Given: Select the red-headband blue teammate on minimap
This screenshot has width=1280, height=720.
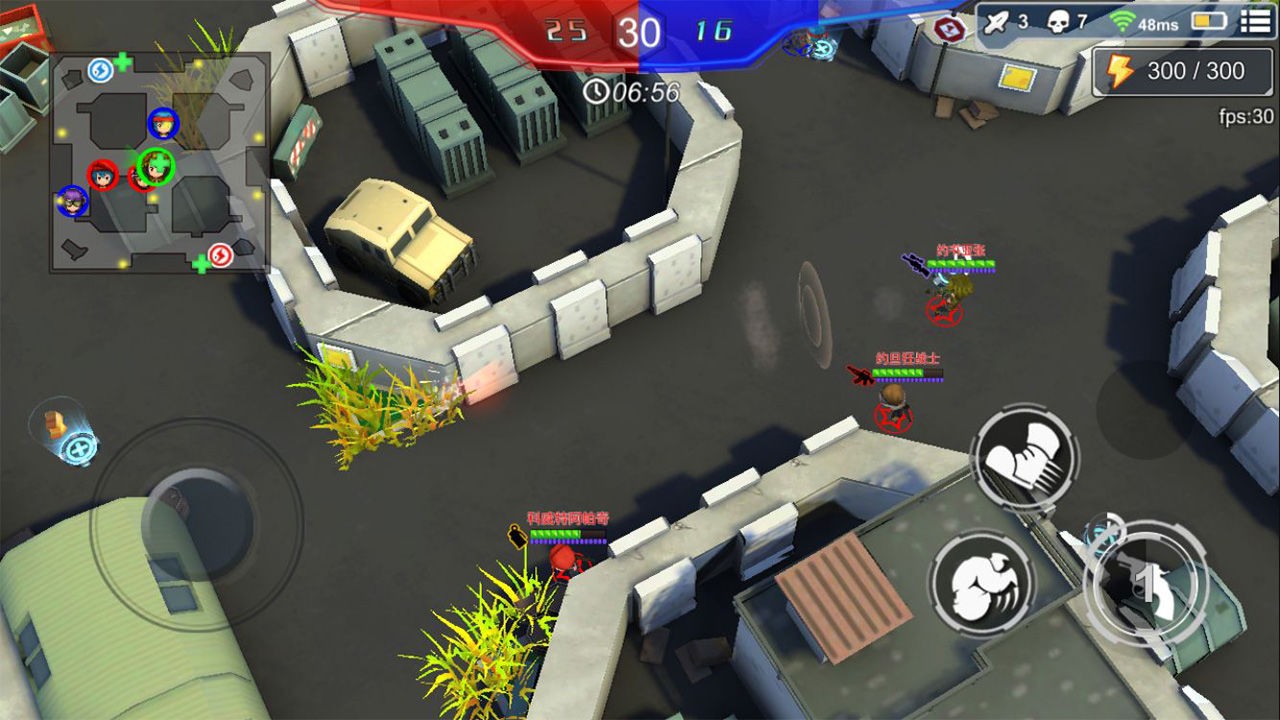Looking at the screenshot, I should coord(163,124).
